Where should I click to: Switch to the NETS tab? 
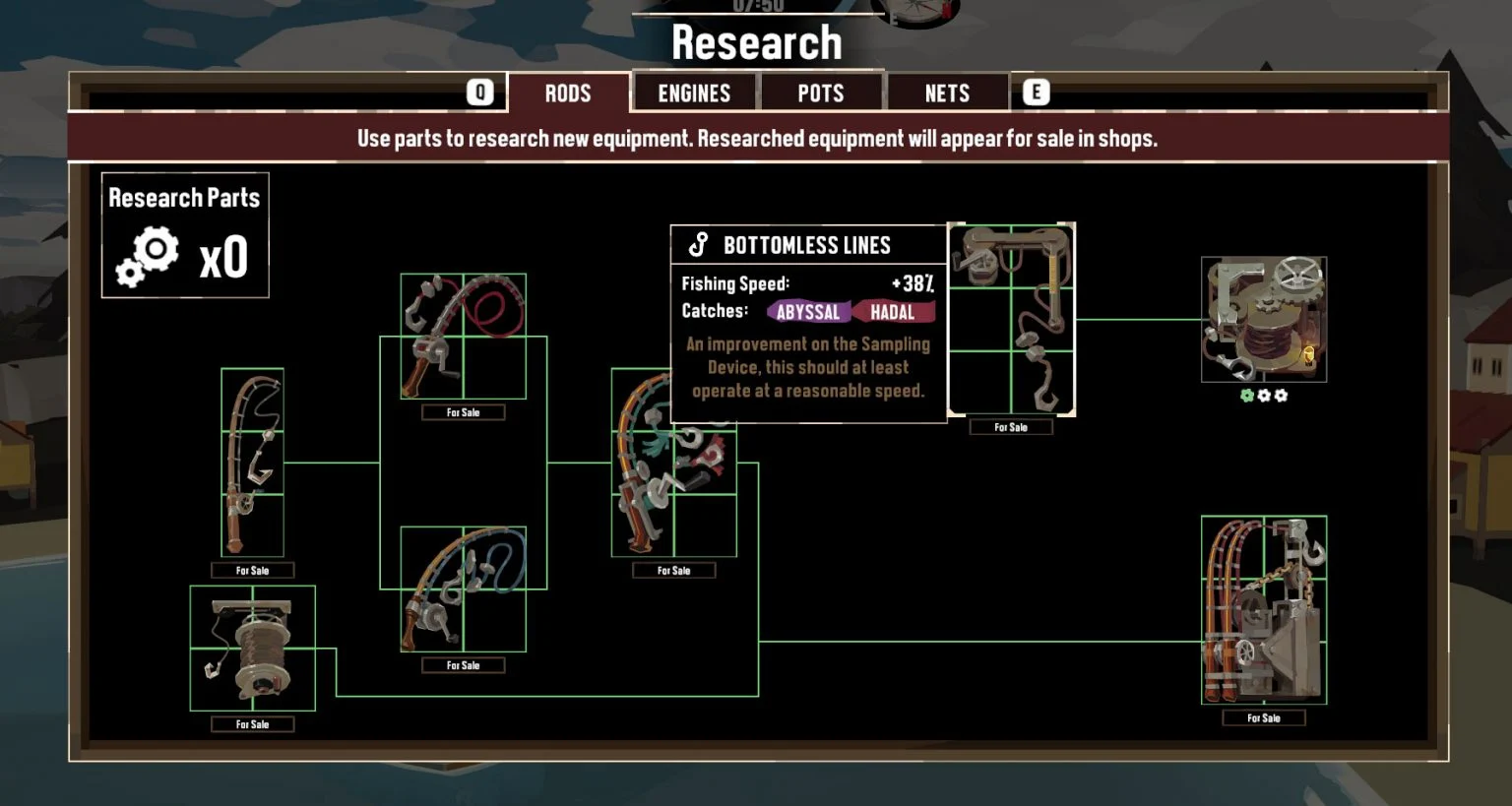pyautogui.click(x=948, y=92)
